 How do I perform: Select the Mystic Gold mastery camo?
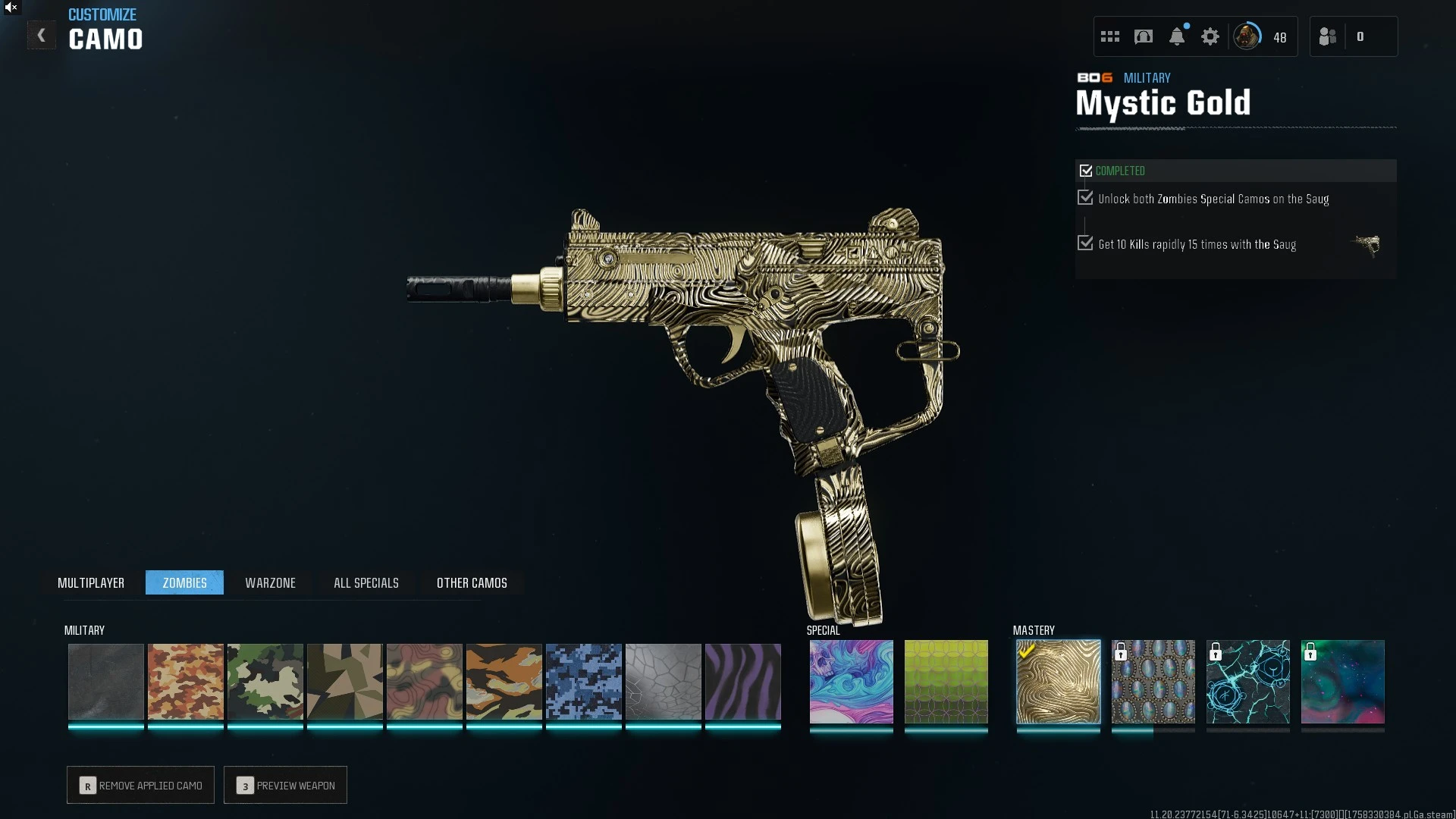point(1058,681)
